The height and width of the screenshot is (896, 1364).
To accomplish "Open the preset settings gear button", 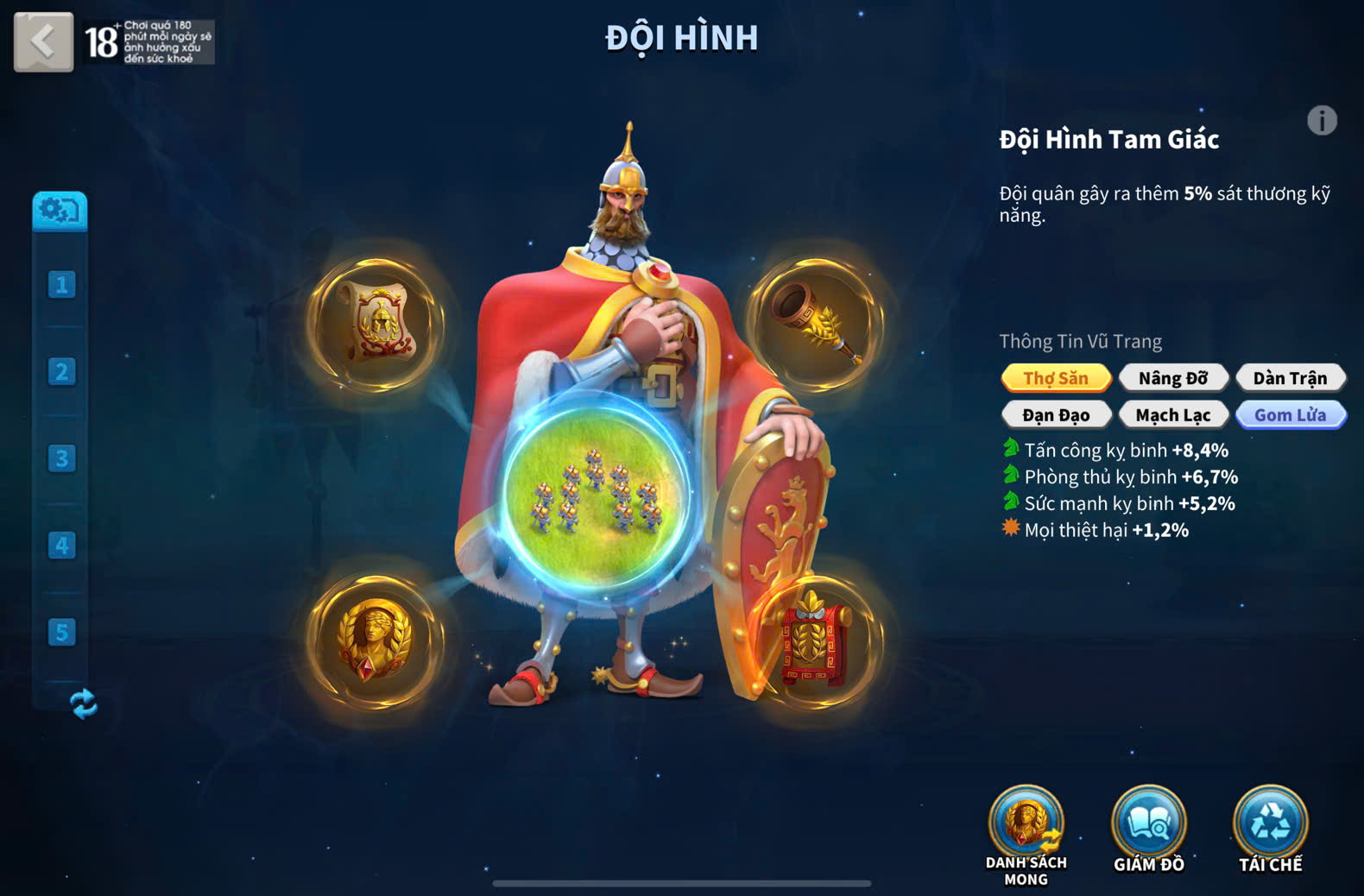I will (60, 211).
